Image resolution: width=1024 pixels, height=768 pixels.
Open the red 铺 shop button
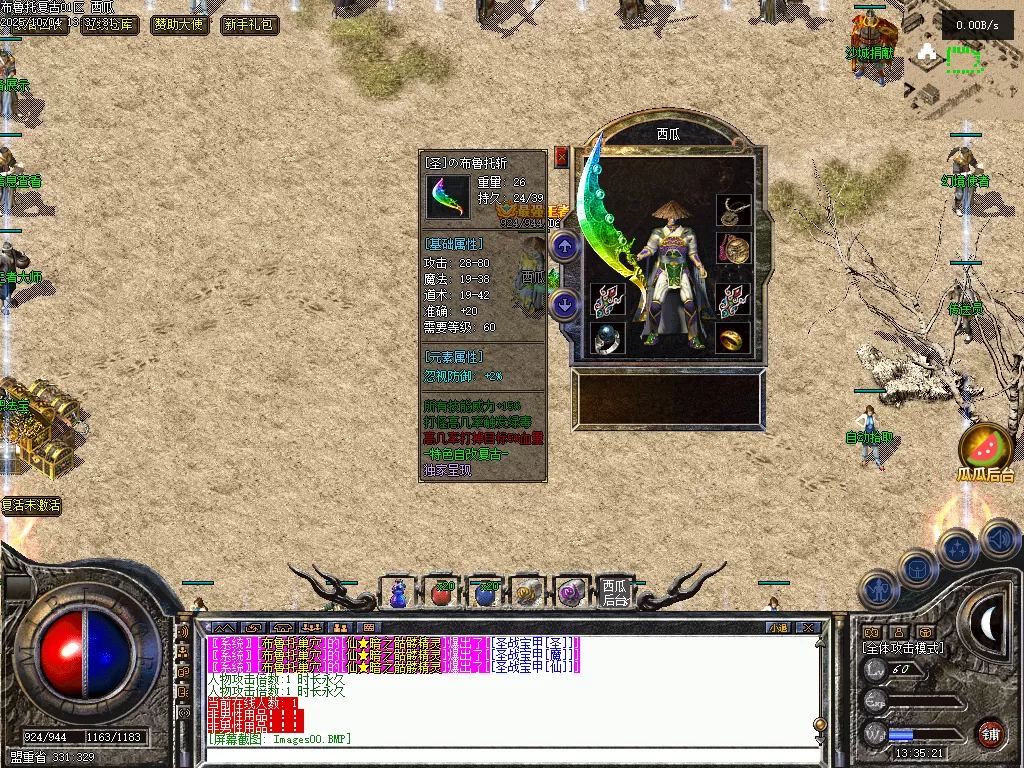990,732
